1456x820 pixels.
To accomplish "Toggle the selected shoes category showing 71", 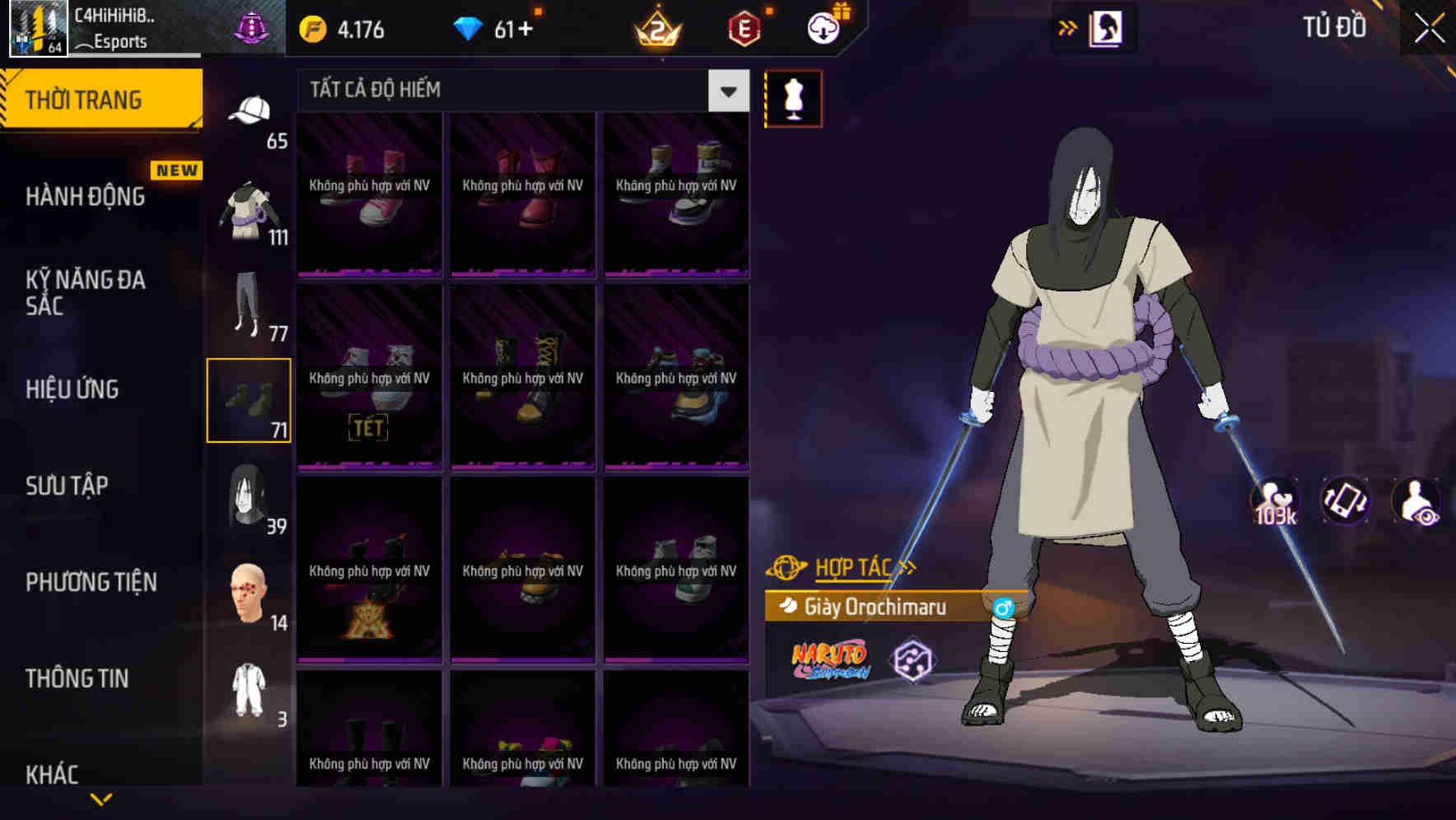I will click(250, 399).
